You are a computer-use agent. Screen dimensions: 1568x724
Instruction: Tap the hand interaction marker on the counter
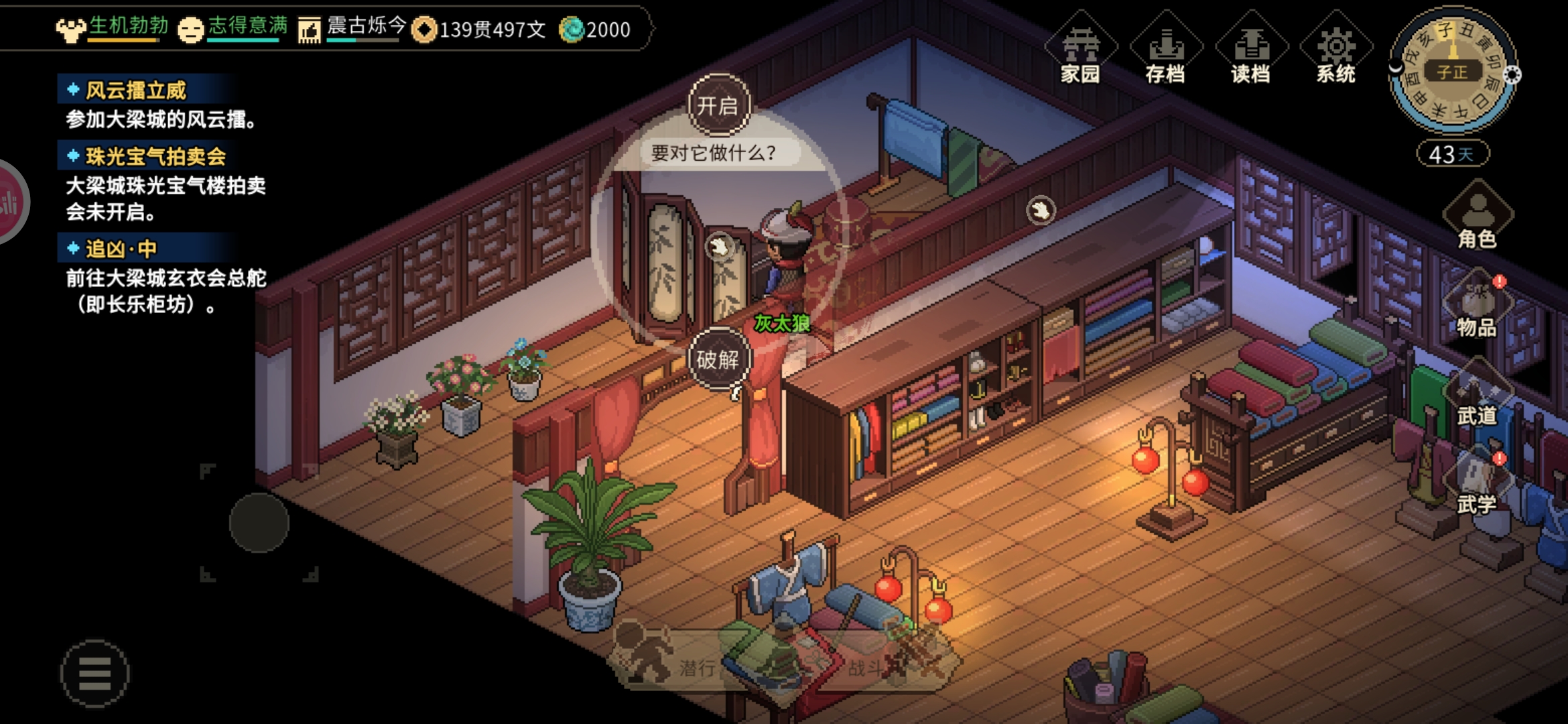[1041, 210]
